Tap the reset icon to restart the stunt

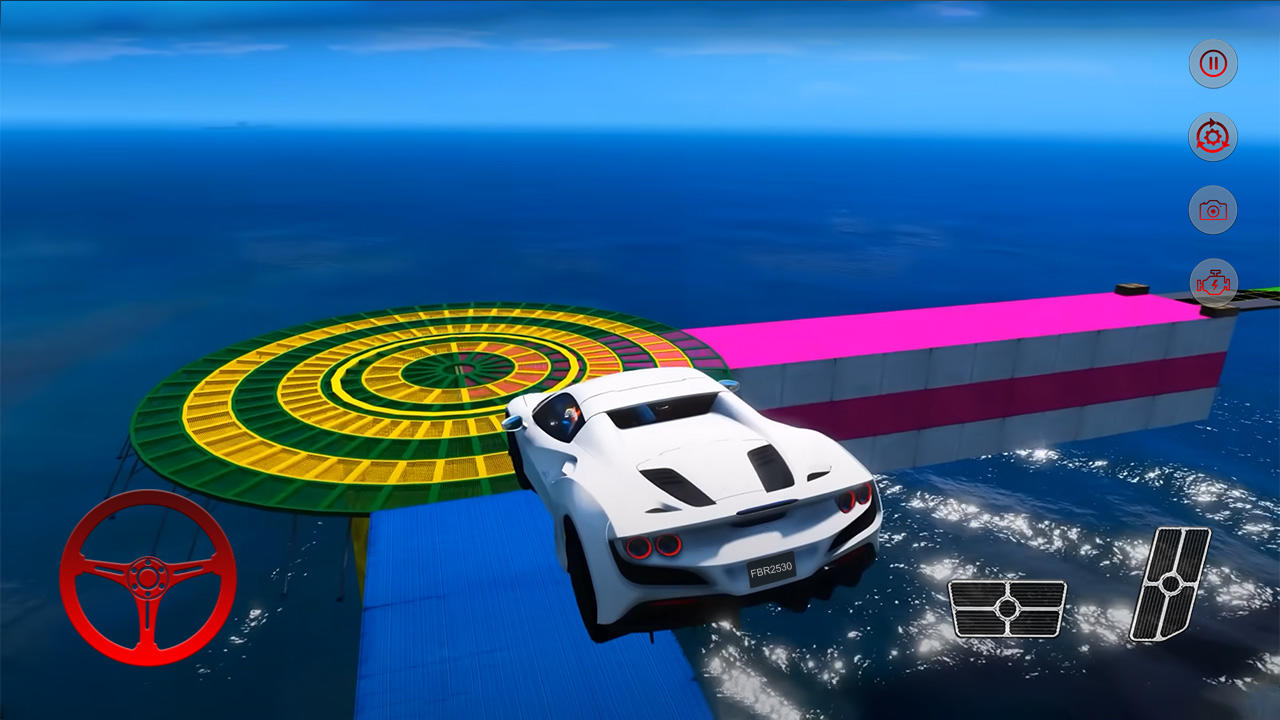(x=1213, y=137)
